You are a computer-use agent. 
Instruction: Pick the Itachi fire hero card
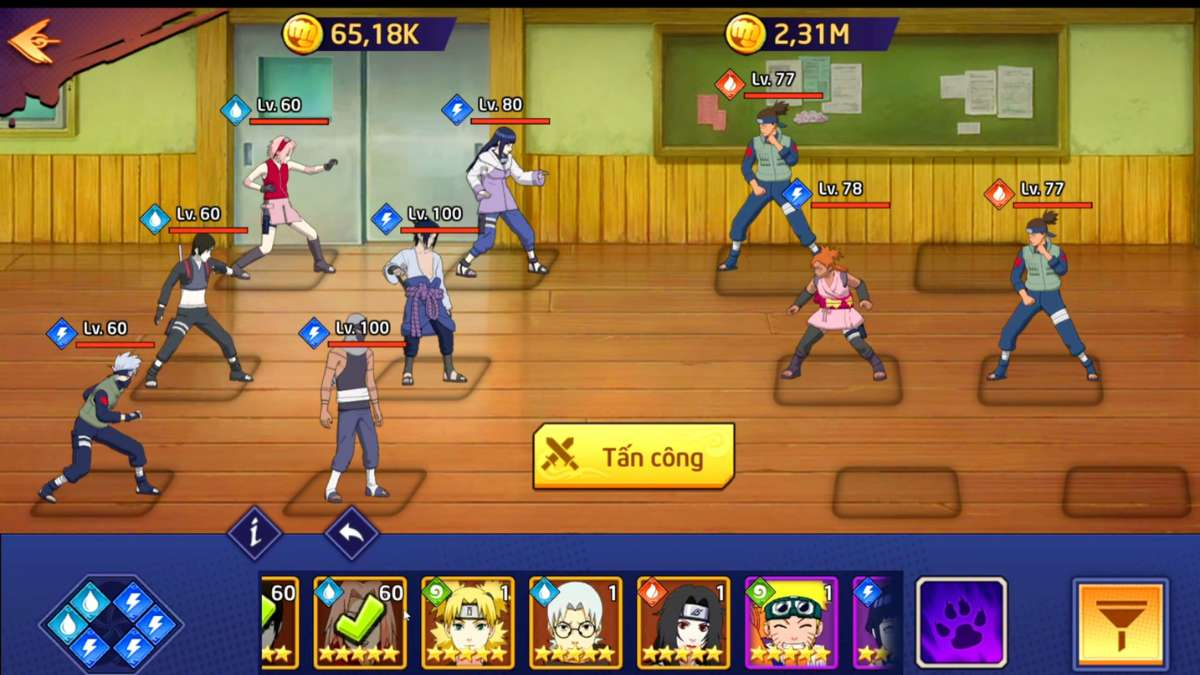point(683,622)
